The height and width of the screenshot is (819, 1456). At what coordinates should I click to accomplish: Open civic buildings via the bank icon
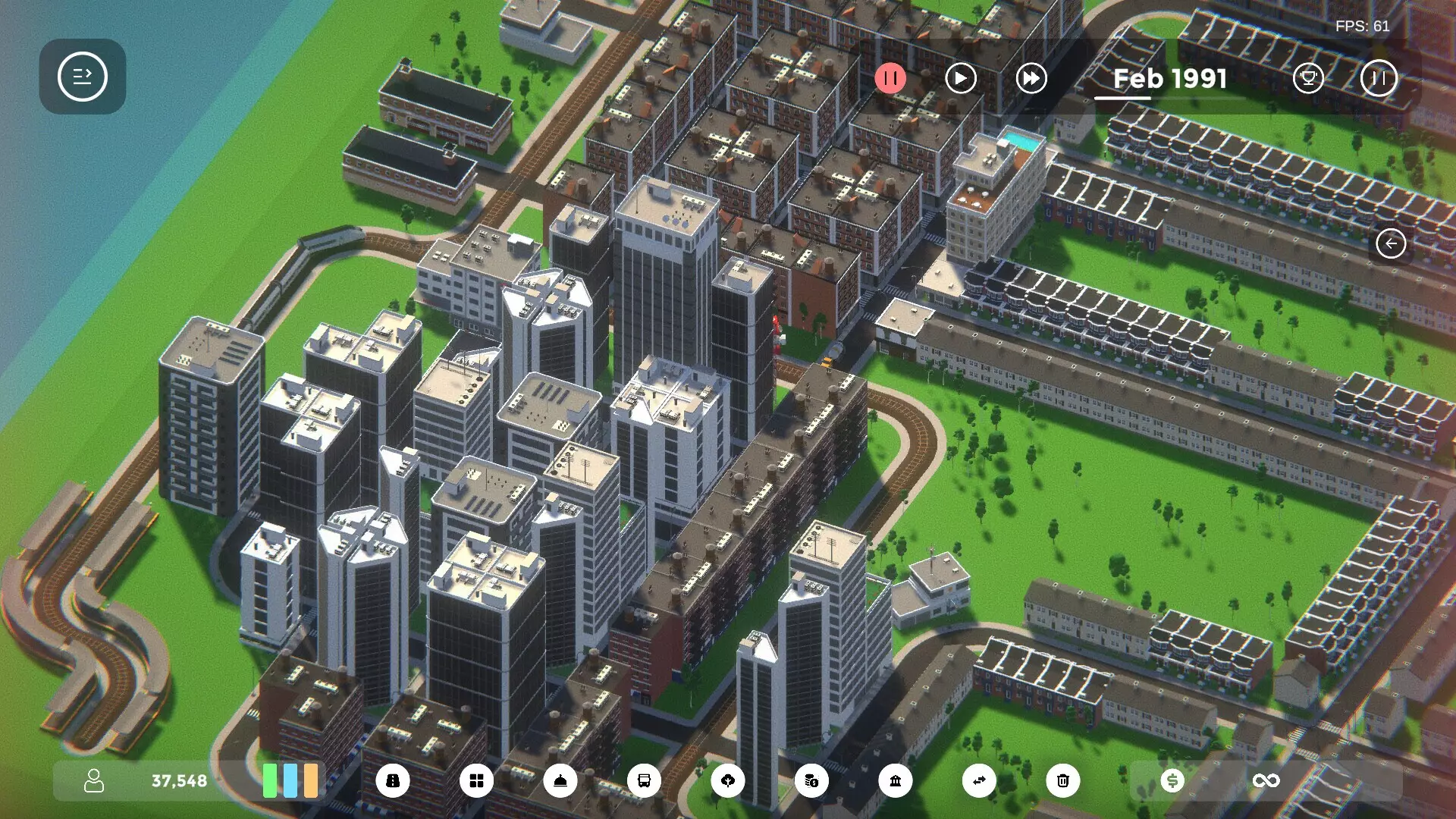(x=897, y=780)
